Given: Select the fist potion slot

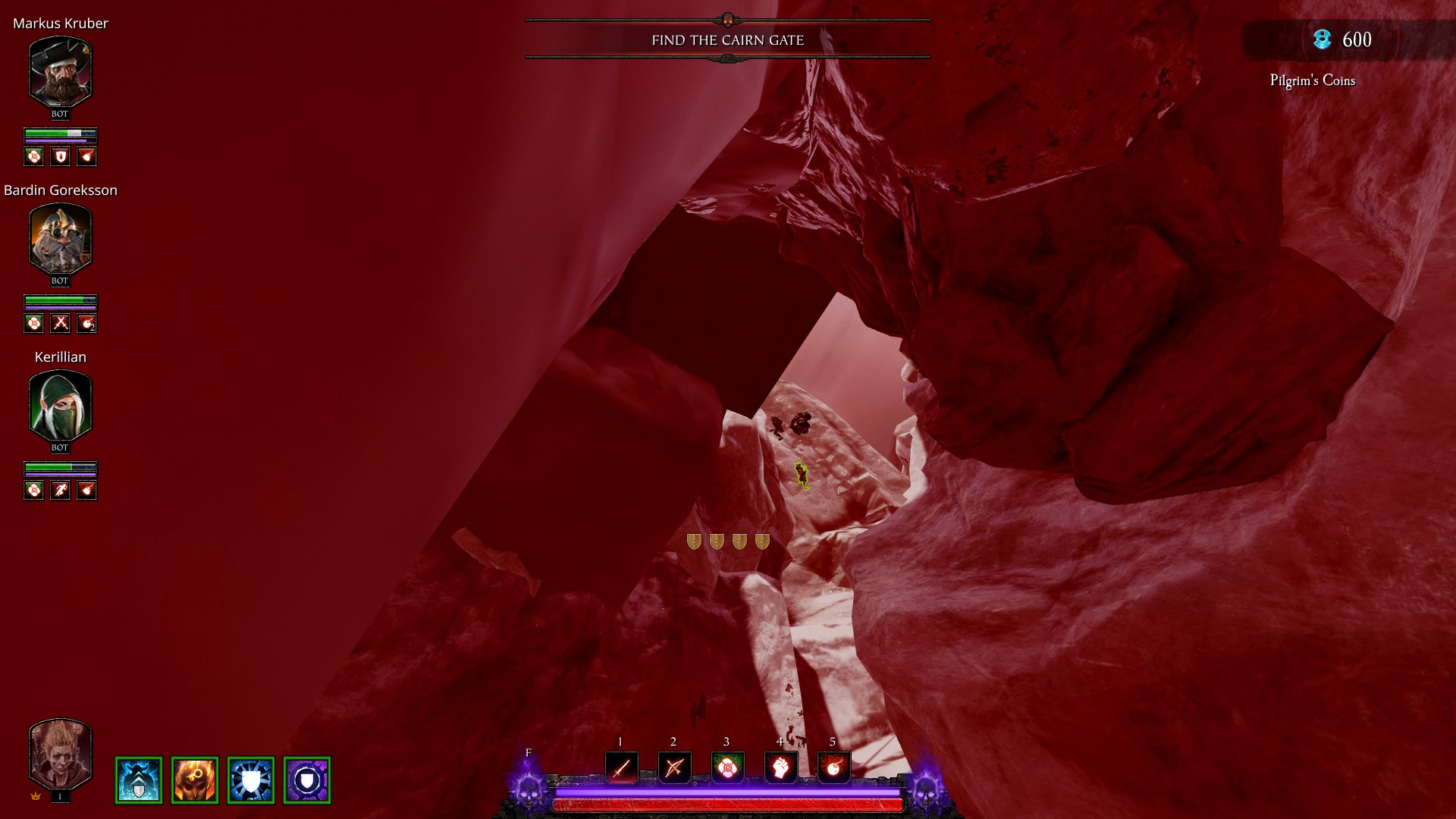Looking at the screenshot, I should 780,768.
